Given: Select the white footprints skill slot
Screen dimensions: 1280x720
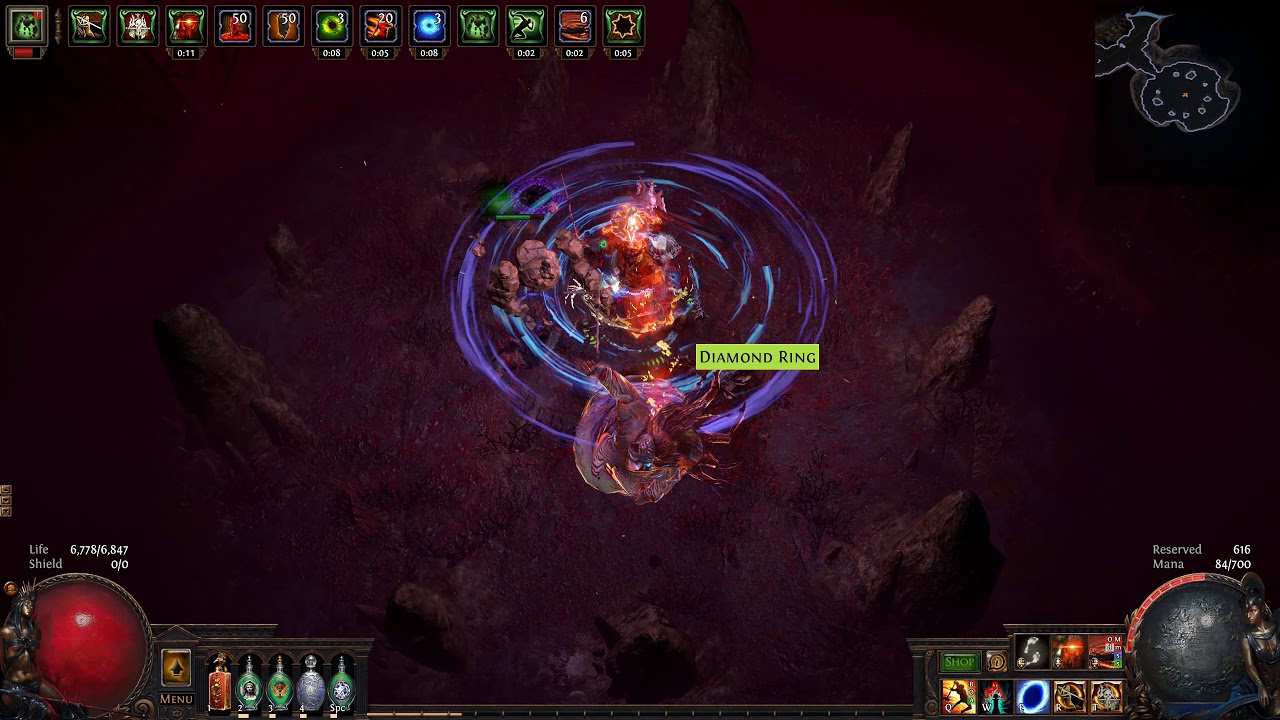Looking at the screenshot, I should tap(1032, 652).
